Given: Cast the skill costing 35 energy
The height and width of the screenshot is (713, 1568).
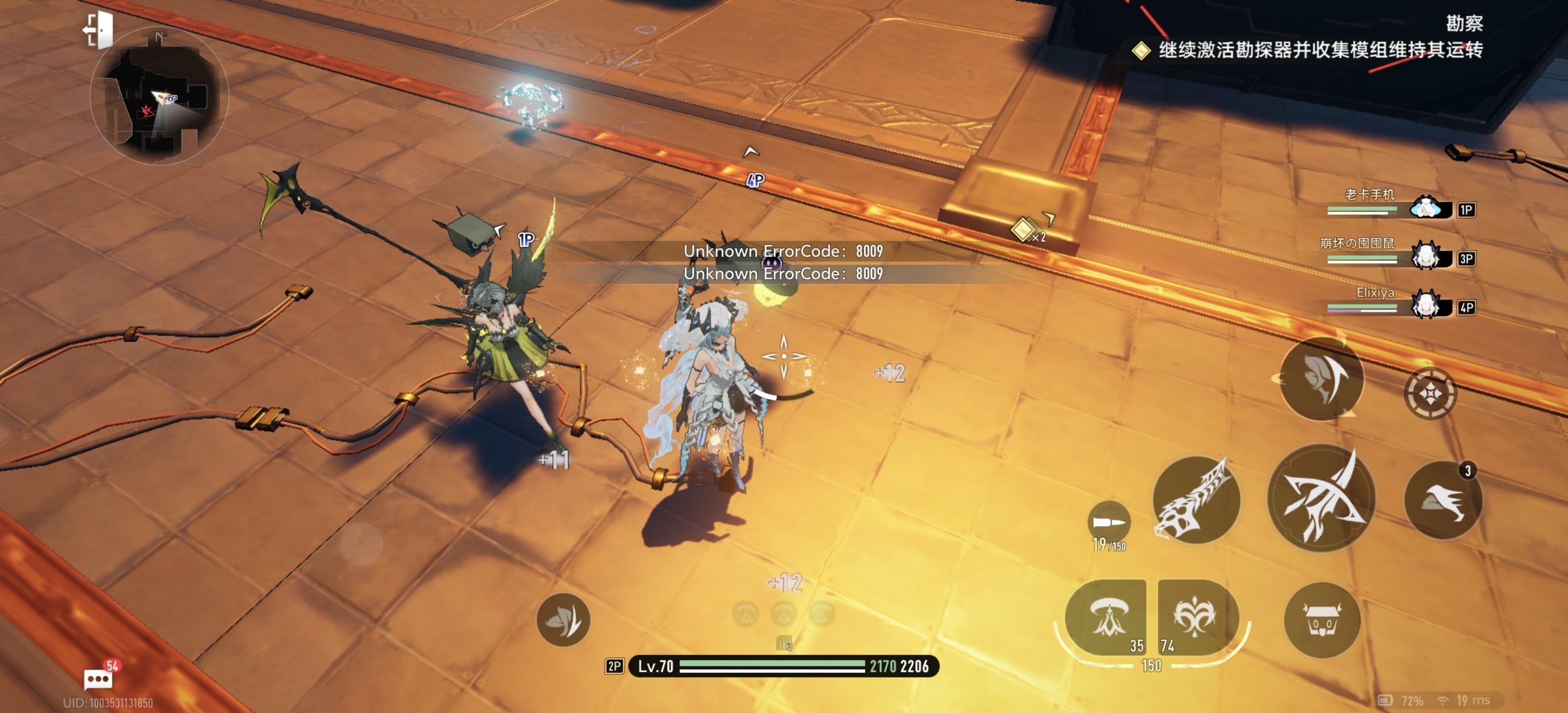Looking at the screenshot, I should [1106, 617].
